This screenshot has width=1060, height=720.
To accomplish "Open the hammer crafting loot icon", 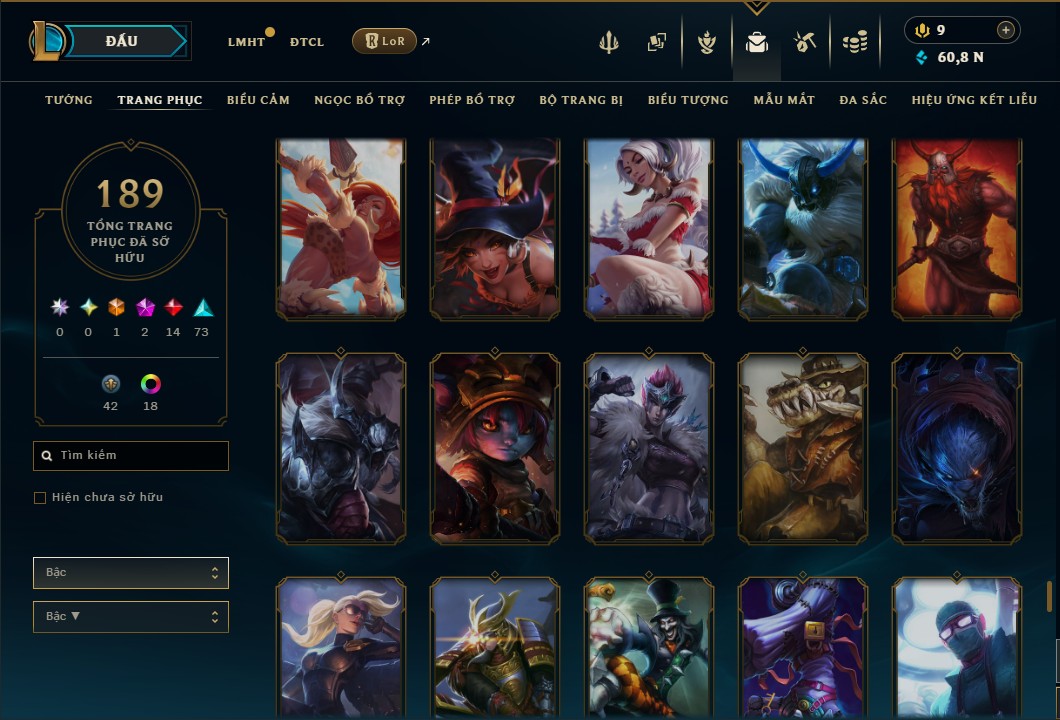I will tap(805, 42).
